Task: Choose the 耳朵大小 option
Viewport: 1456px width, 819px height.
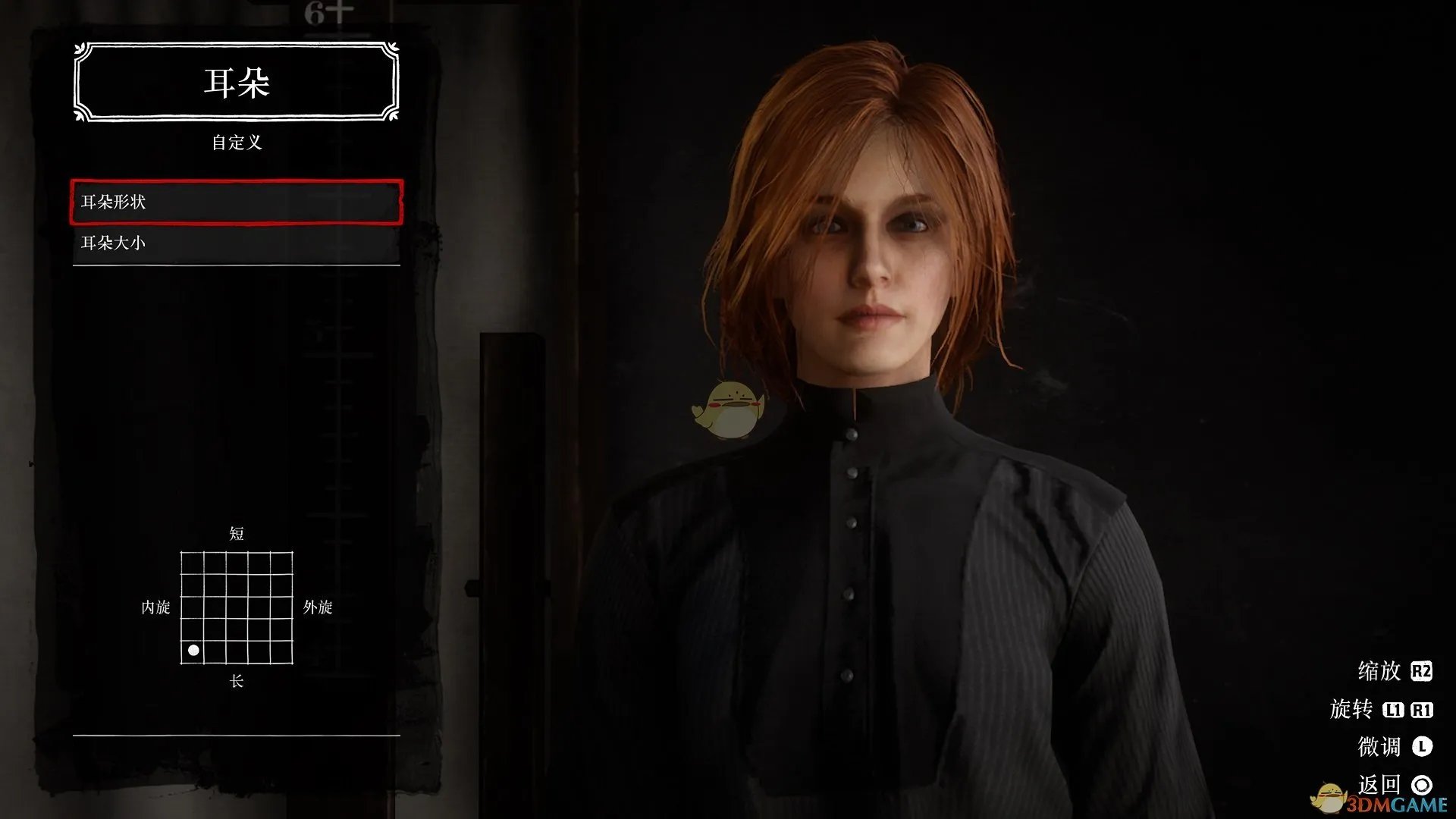Action: tap(236, 243)
